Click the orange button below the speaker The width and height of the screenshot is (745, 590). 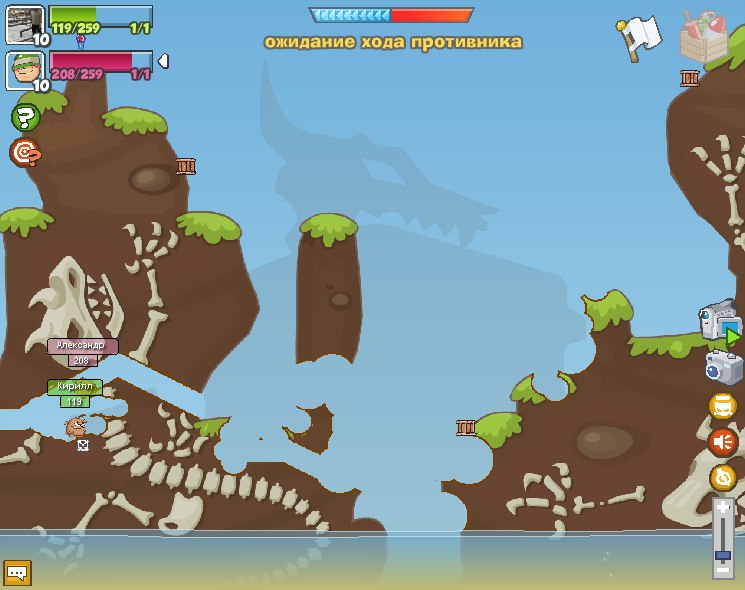click(x=723, y=477)
